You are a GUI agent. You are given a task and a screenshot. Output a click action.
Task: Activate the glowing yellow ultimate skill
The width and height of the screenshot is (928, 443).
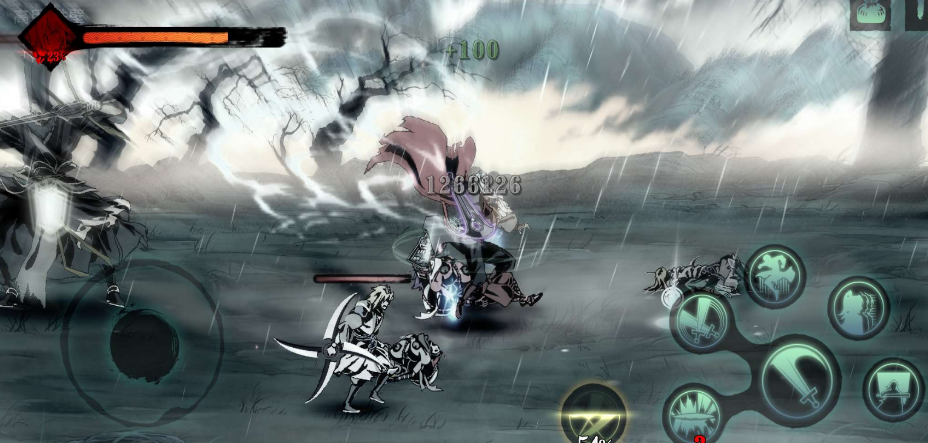[x=594, y=413]
